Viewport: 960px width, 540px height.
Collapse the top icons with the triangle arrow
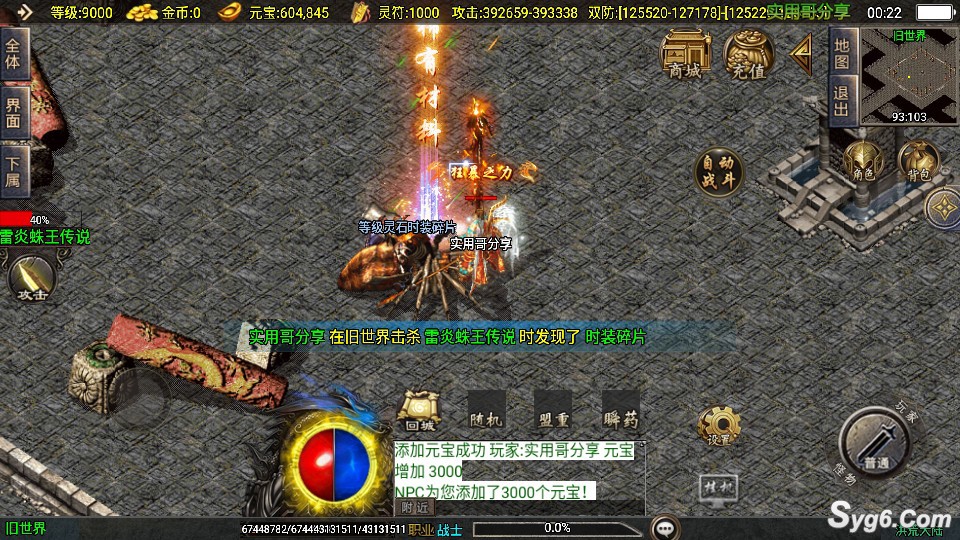pyautogui.click(x=801, y=54)
